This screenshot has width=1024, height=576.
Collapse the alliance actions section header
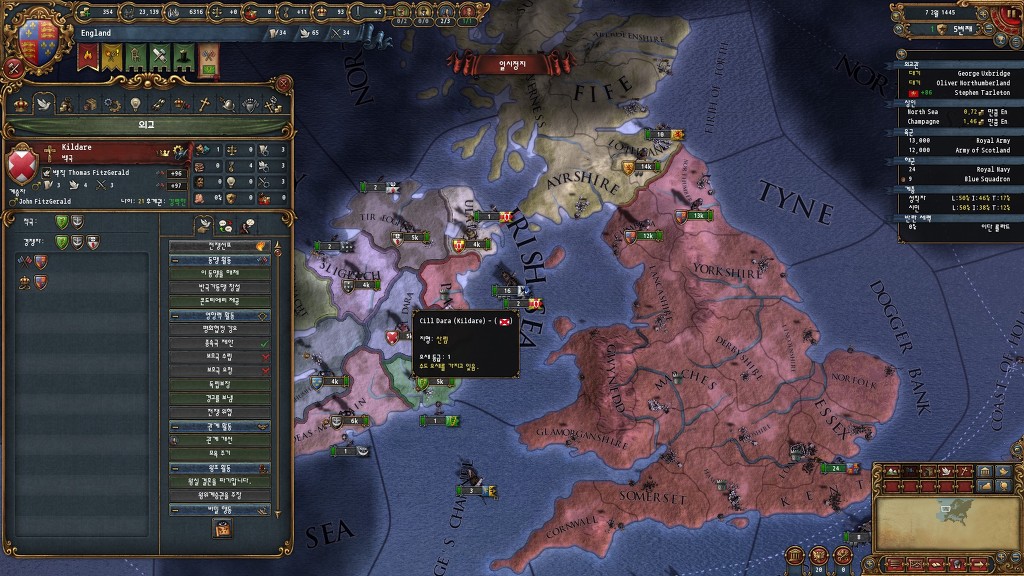tap(220, 260)
